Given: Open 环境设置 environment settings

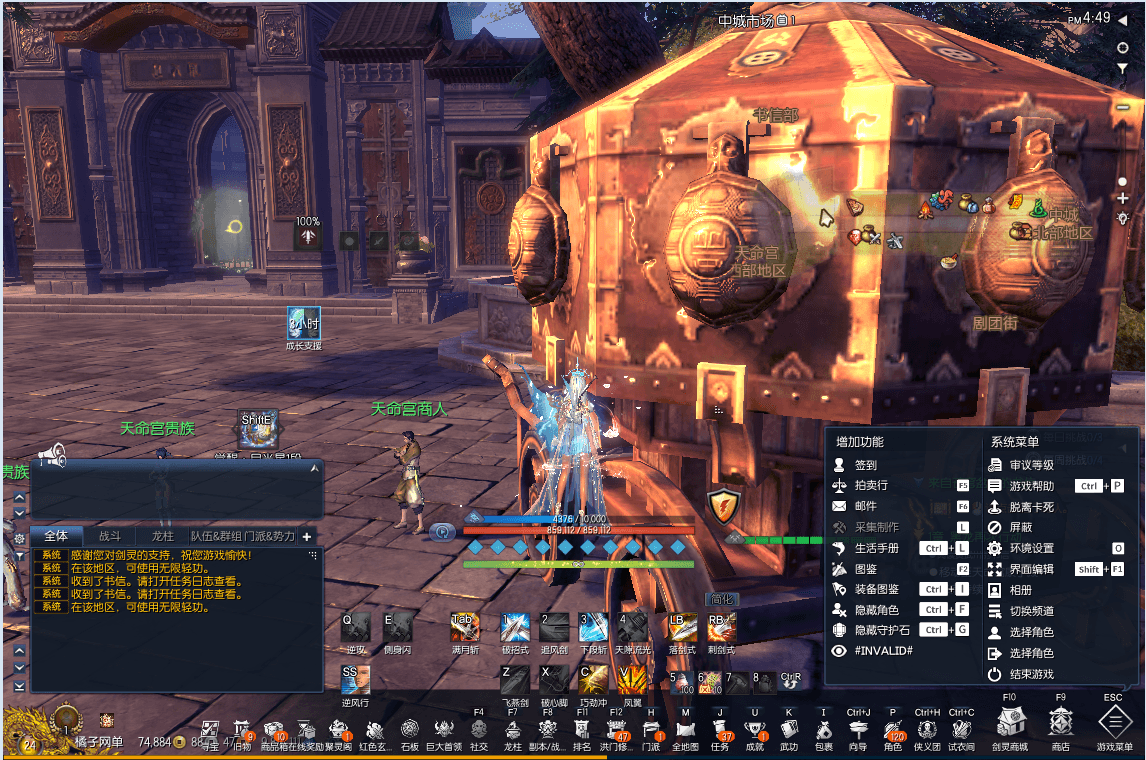Looking at the screenshot, I should [x=1031, y=548].
